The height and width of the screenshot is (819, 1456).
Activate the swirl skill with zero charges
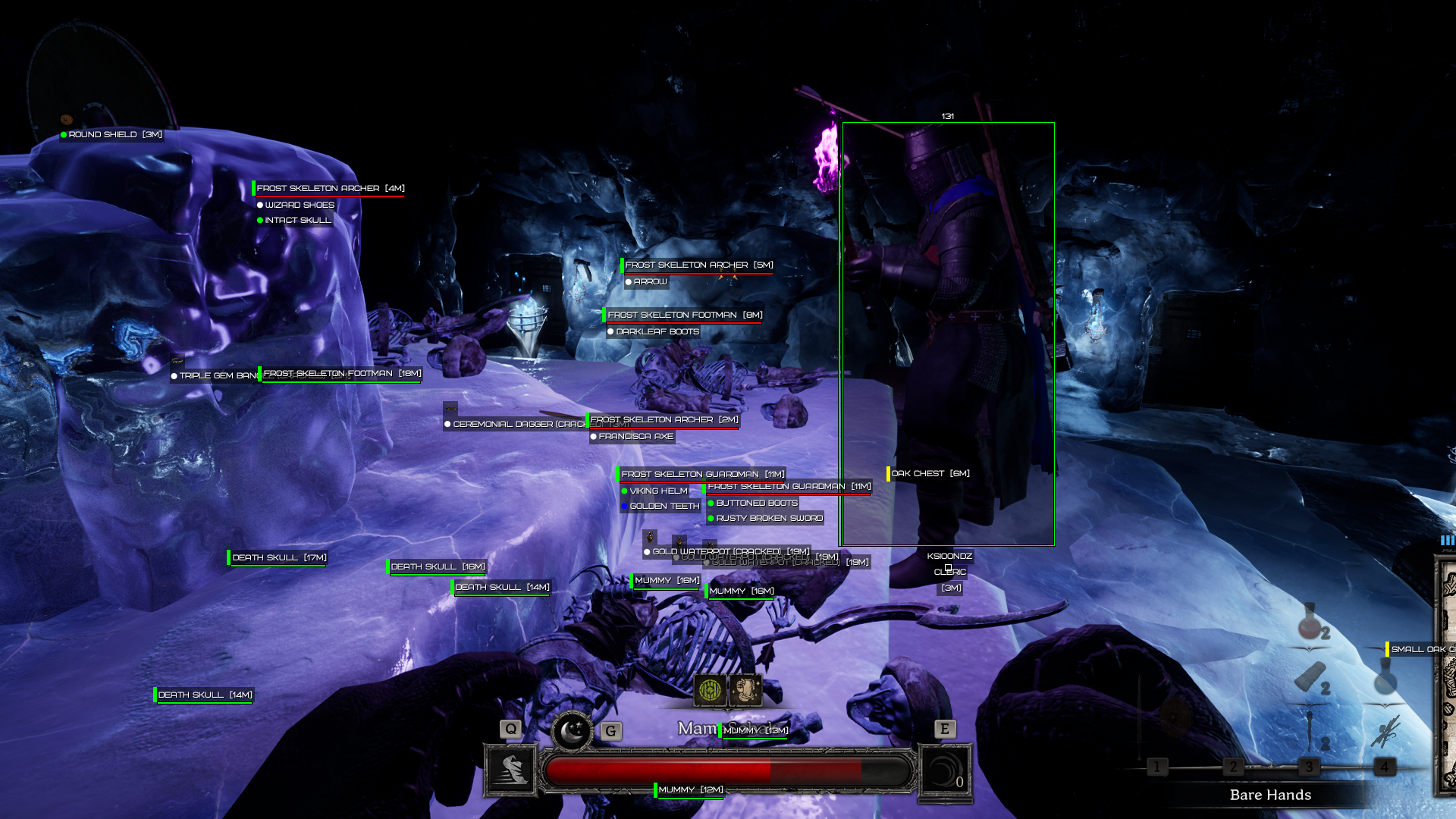click(x=944, y=772)
